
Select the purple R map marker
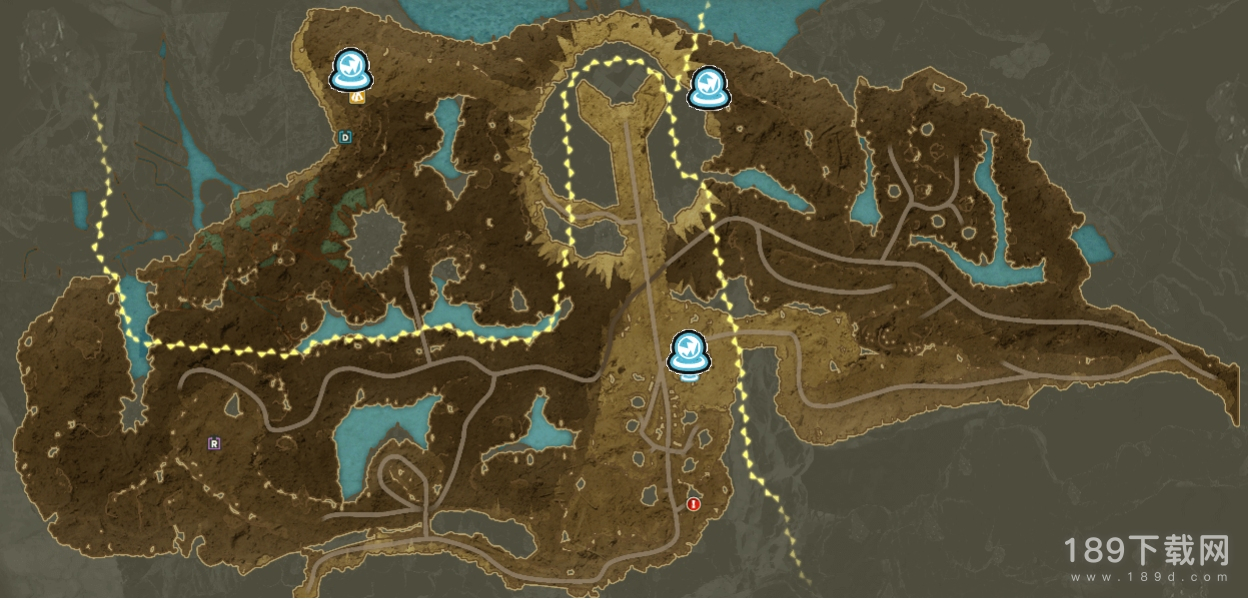pyautogui.click(x=214, y=442)
